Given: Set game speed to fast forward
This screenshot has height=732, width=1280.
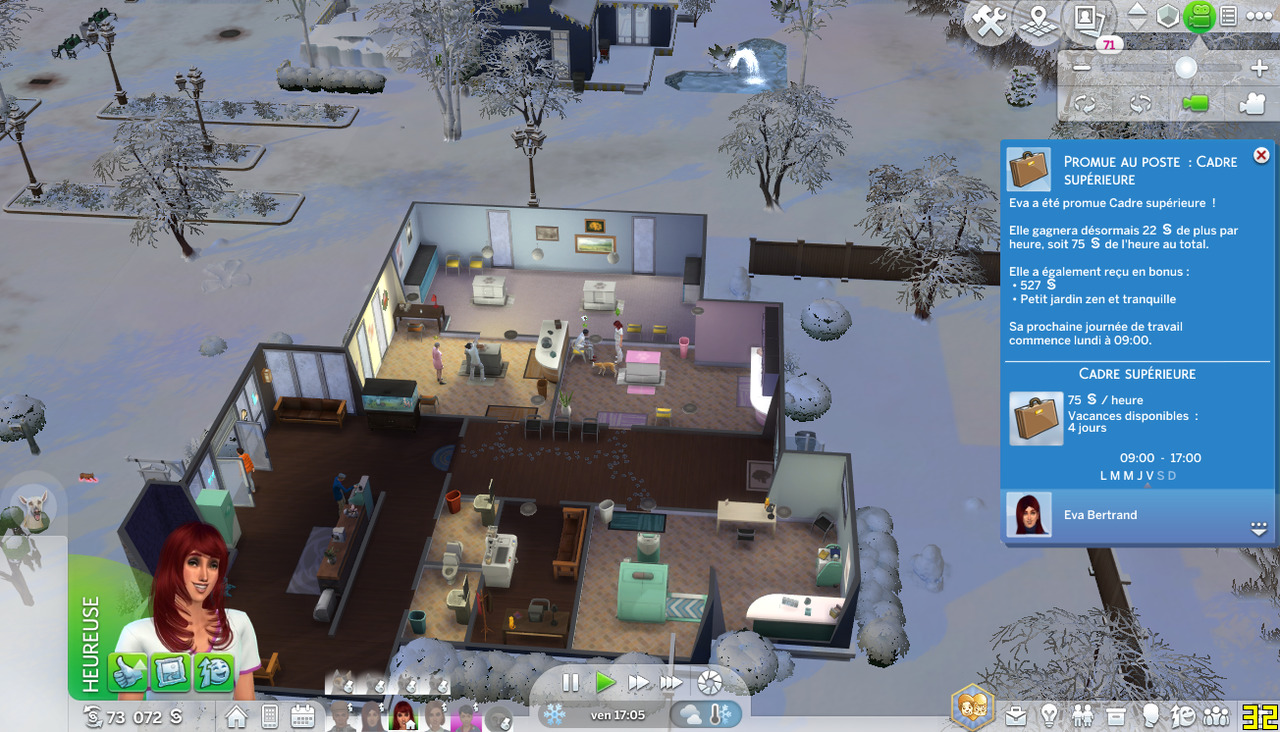Looking at the screenshot, I should pyautogui.click(x=638, y=683).
